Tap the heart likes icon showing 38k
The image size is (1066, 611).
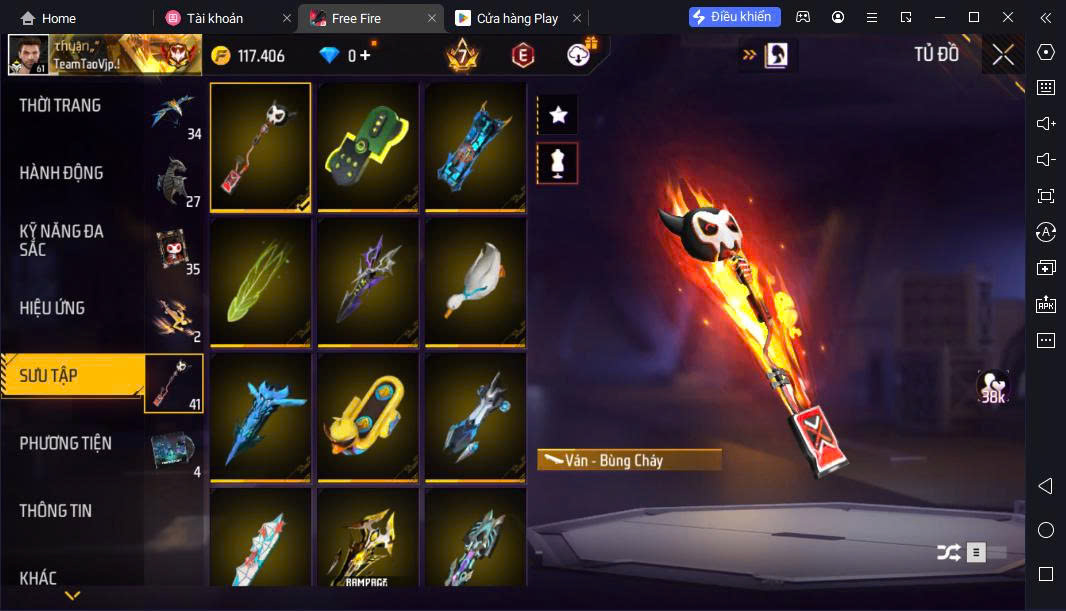(992, 388)
